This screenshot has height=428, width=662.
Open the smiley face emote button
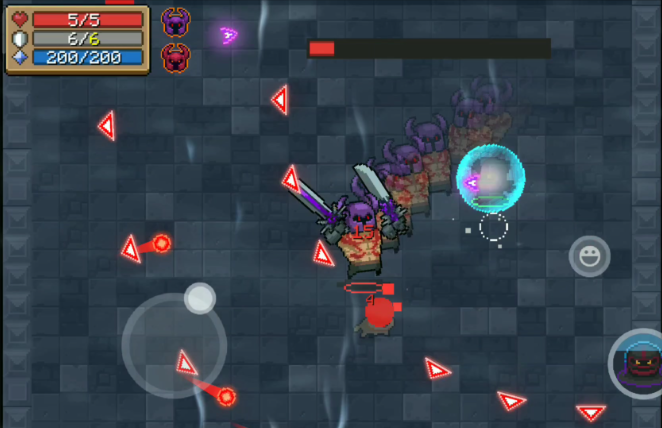589,257
